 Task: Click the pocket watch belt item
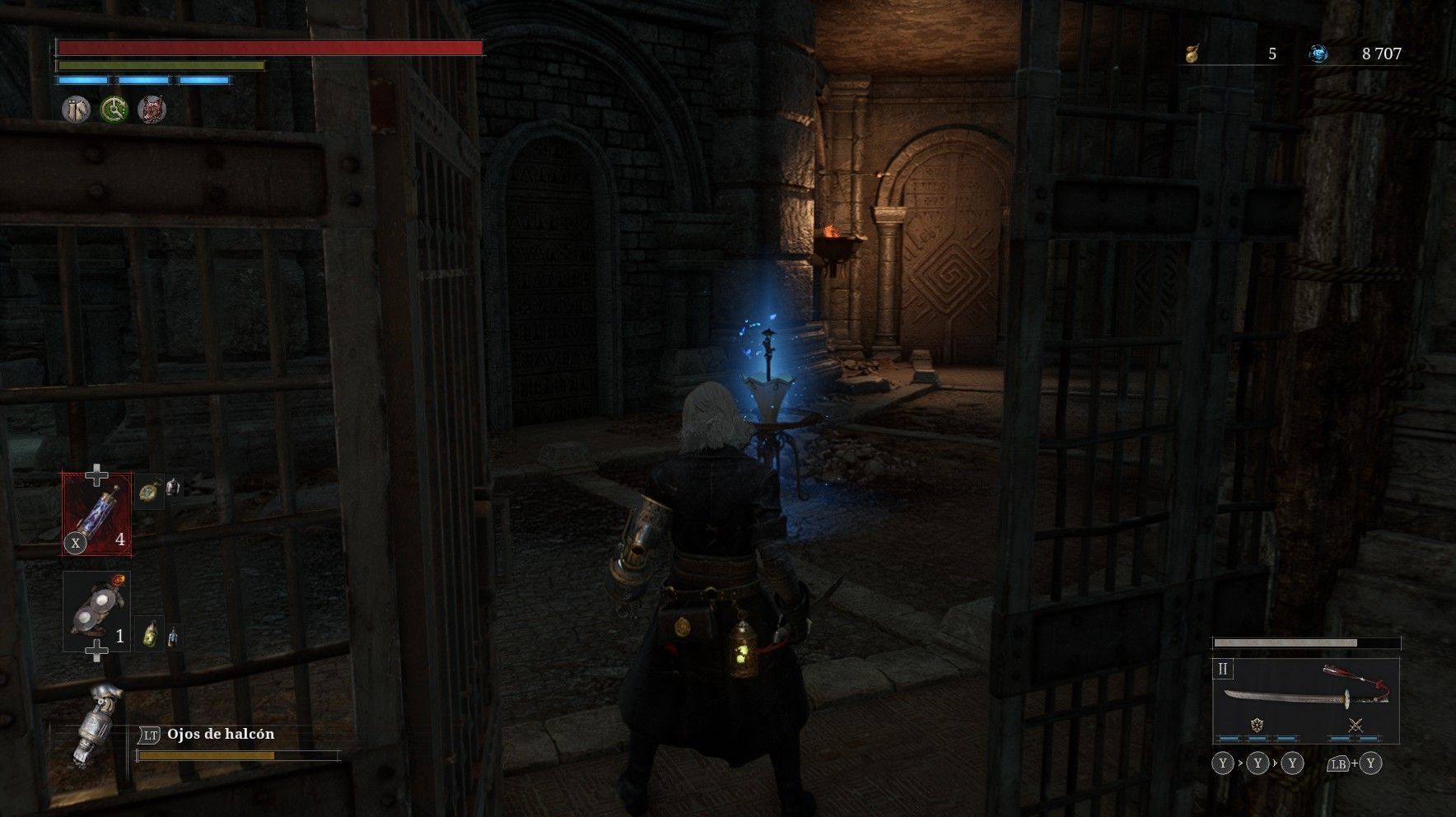148,491
